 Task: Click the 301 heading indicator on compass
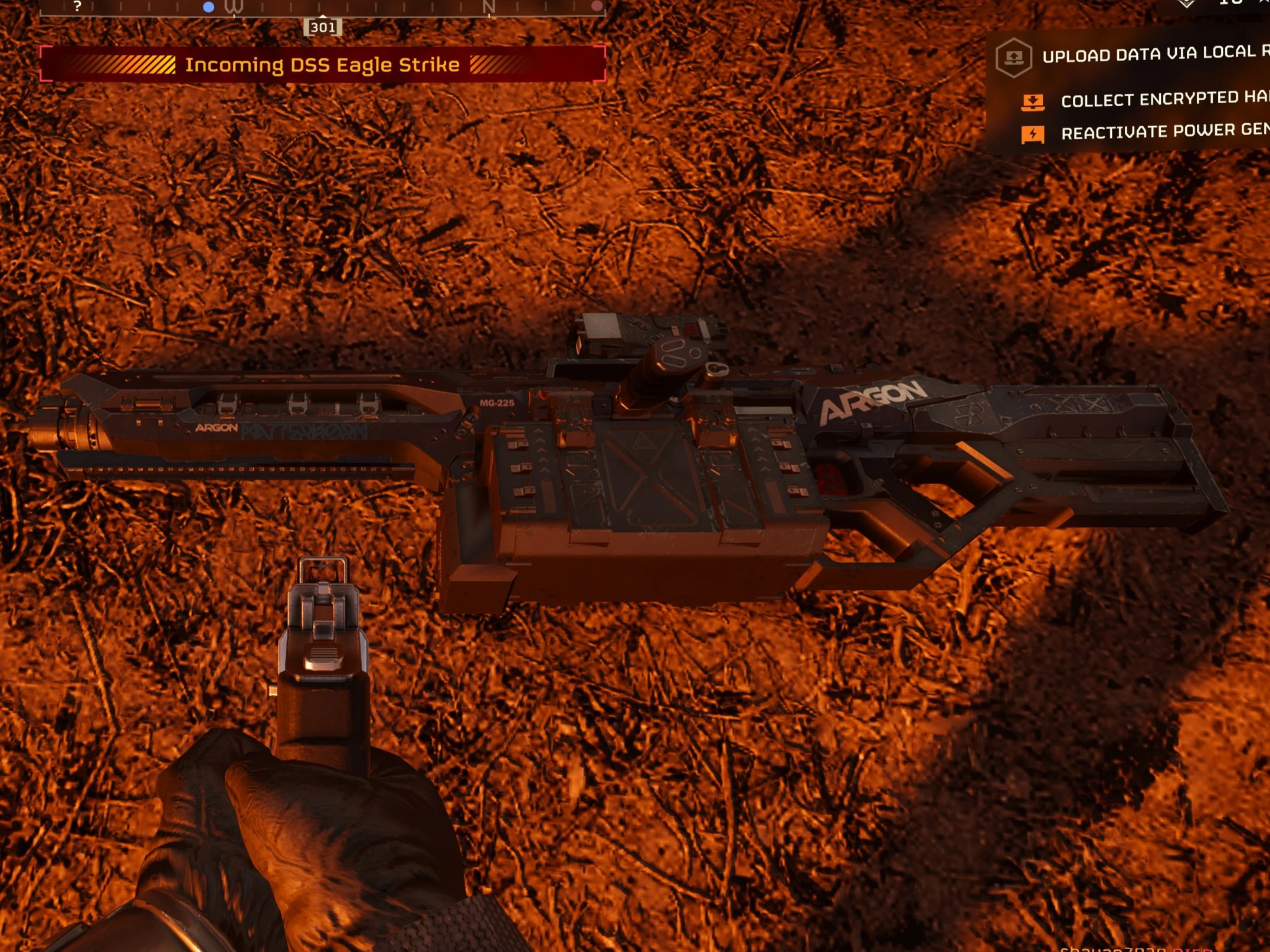pyautogui.click(x=323, y=27)
